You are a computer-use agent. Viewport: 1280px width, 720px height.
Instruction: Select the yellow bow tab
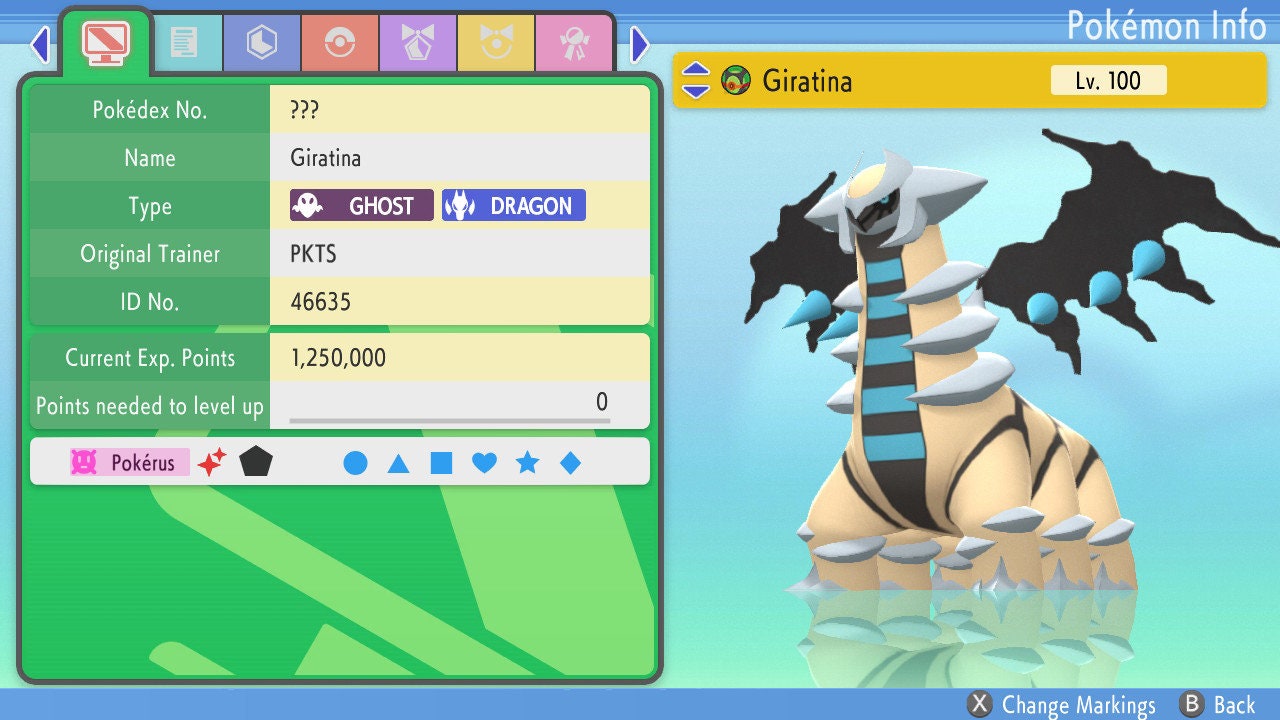tap(496, 43)
